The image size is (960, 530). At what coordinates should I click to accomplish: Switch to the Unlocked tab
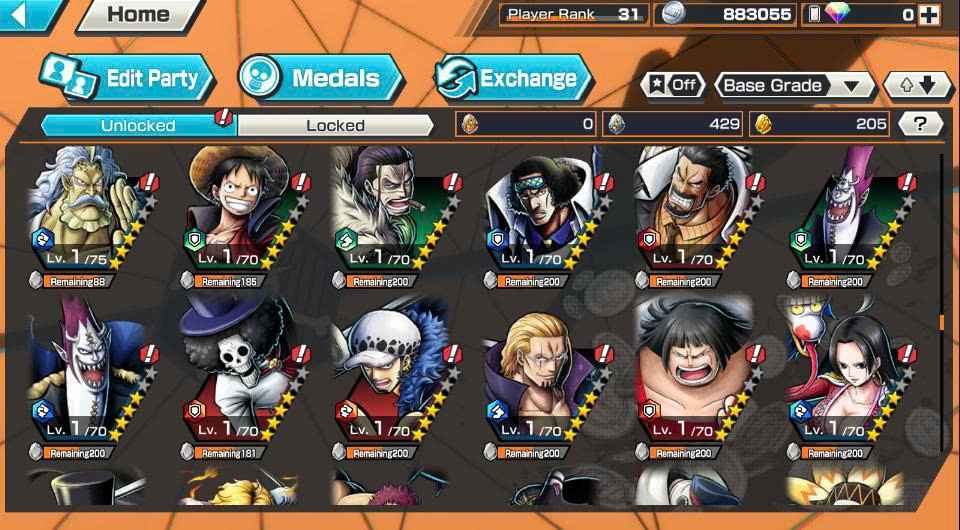pos(138,125)
